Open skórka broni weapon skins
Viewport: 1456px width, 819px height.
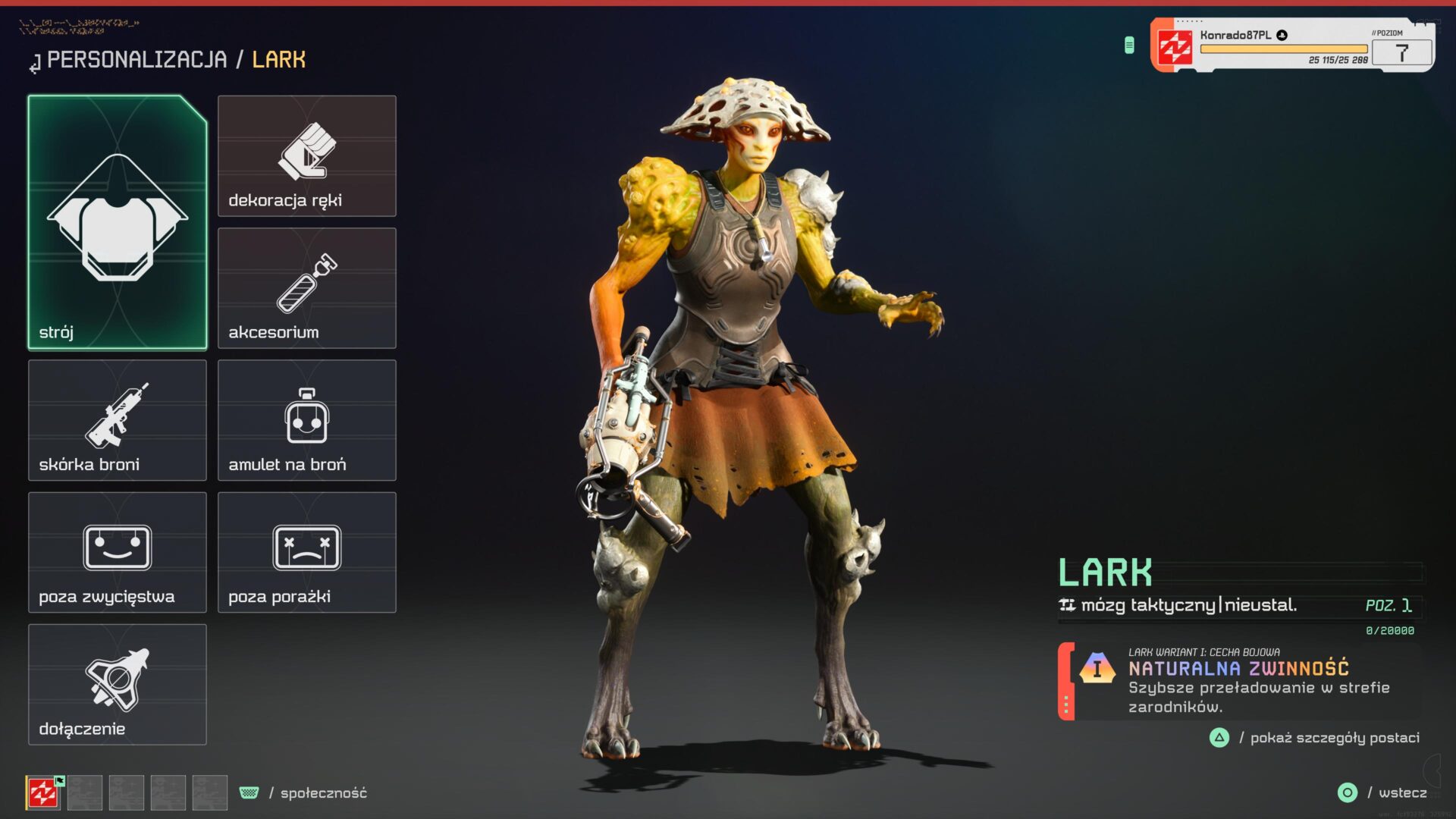(x=118, y=420)
